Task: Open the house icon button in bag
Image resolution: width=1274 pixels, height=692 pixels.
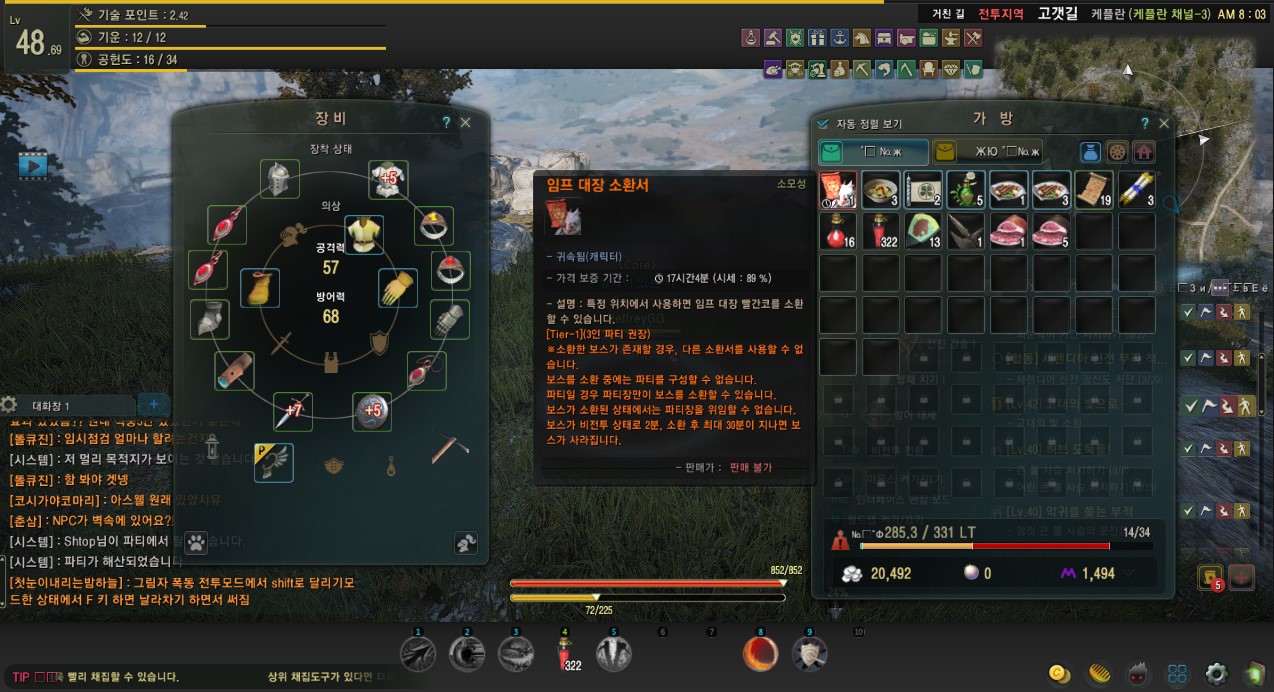Action: coord(1143,152)
